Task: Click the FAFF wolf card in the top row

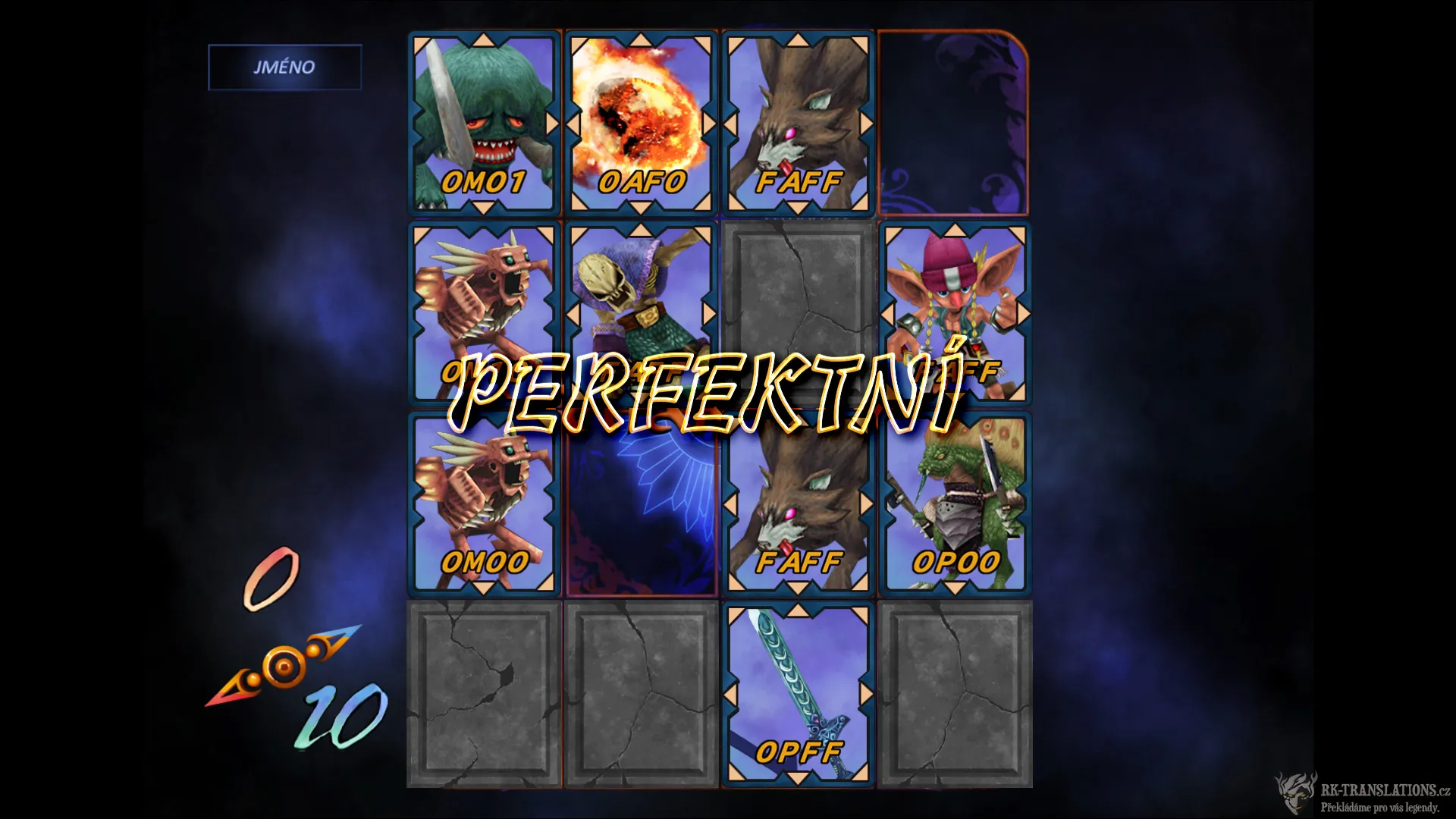Action: click(799, 121)
